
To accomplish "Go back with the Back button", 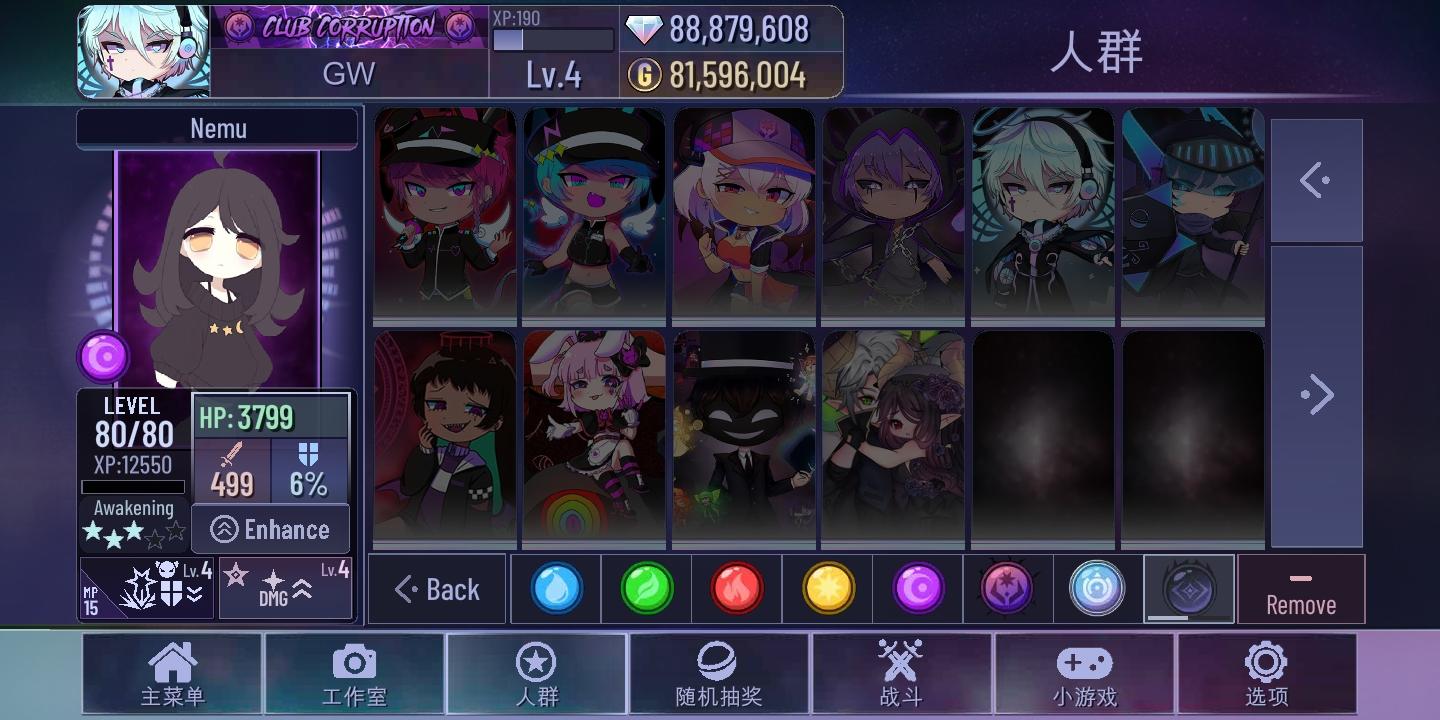I will [x=438, y=589].
